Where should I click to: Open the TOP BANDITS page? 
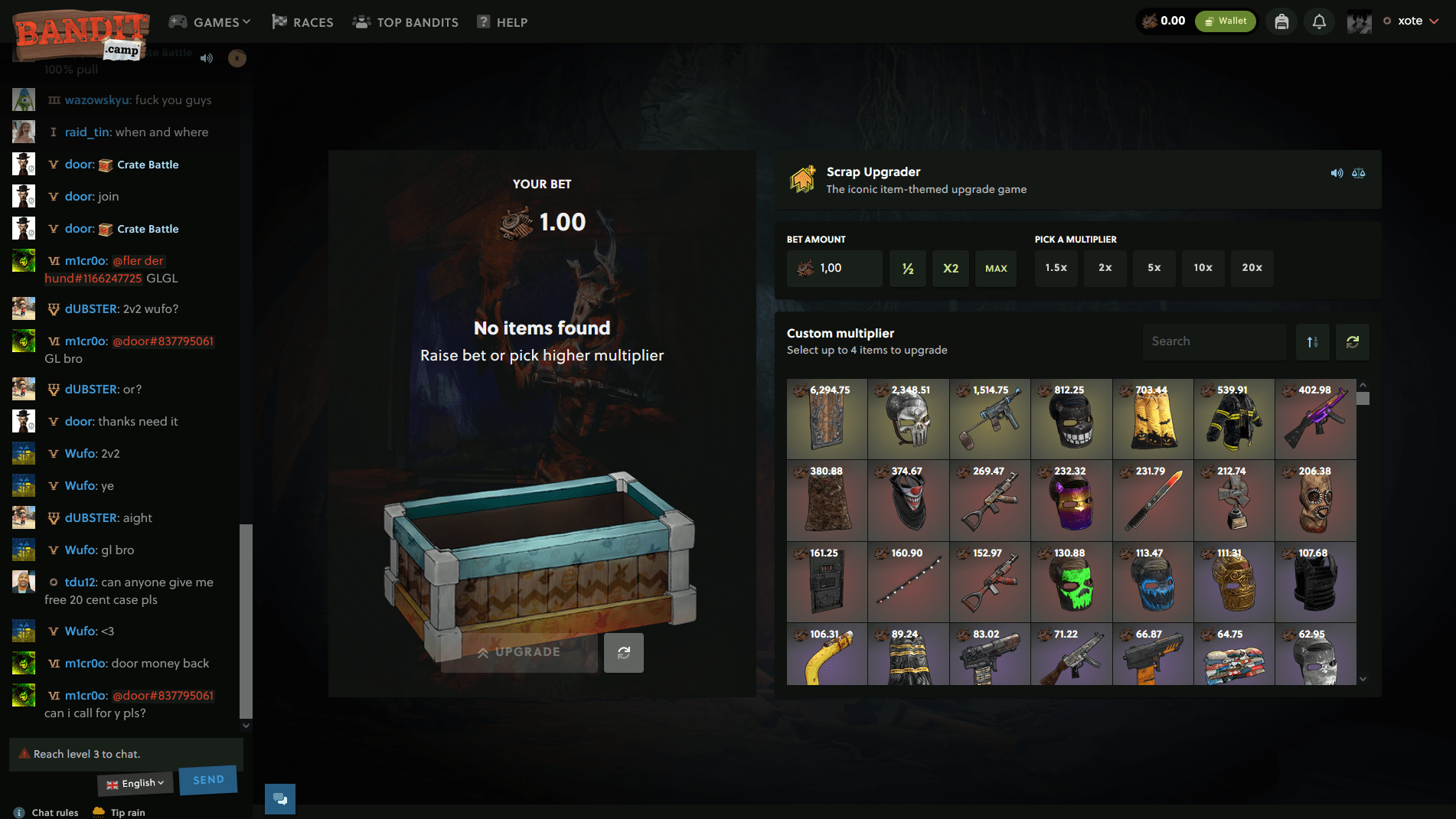coord(405,21)
